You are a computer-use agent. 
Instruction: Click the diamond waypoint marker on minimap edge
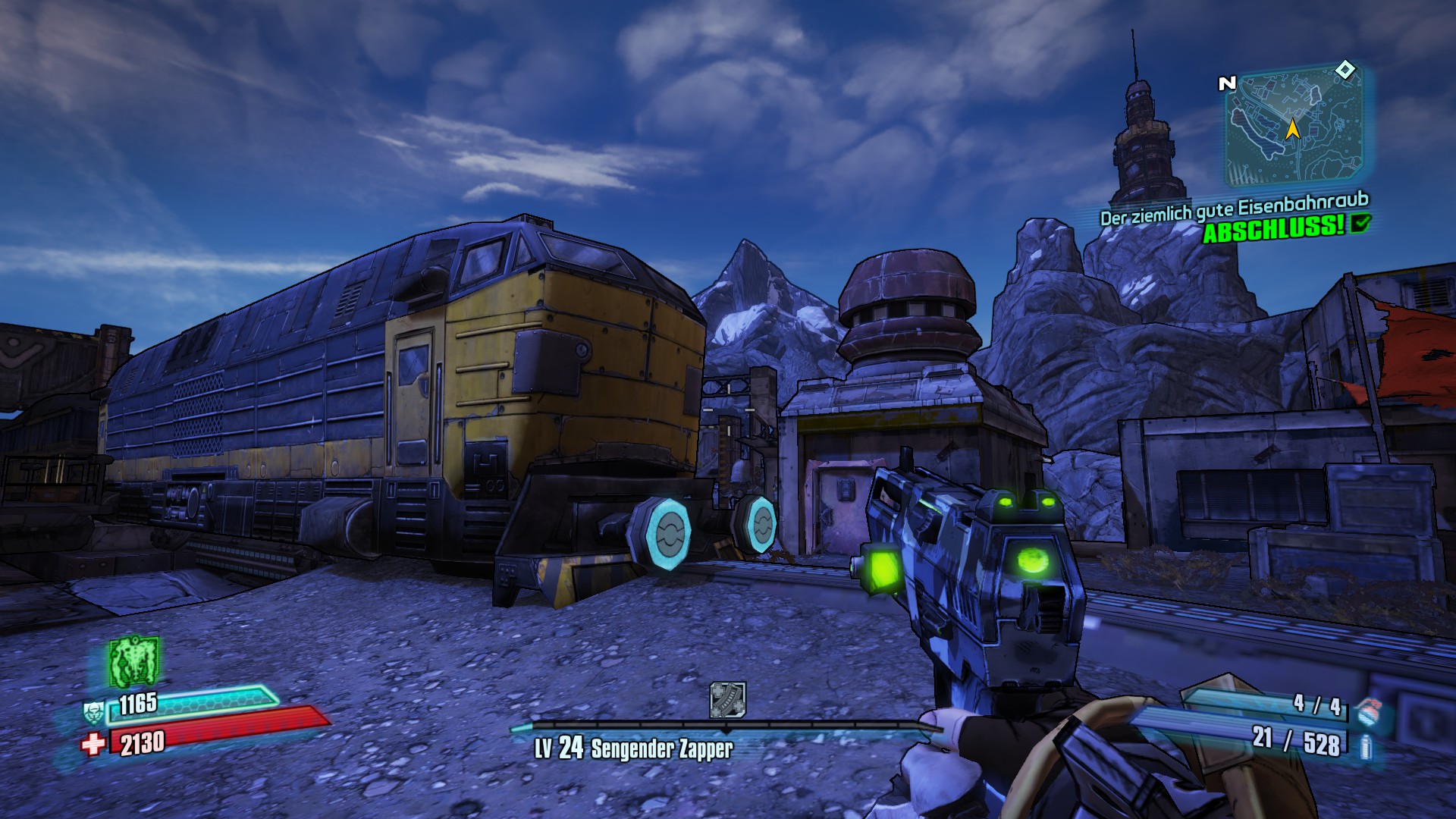pos(1345,71)
